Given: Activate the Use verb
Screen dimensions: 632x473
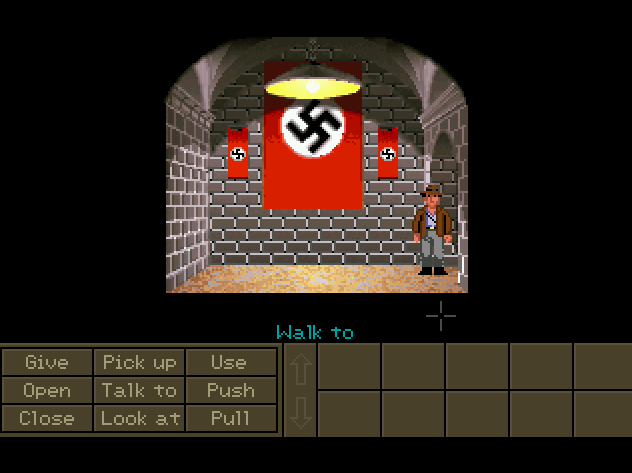Looking at the screenshot, I should tap(230, 362).
